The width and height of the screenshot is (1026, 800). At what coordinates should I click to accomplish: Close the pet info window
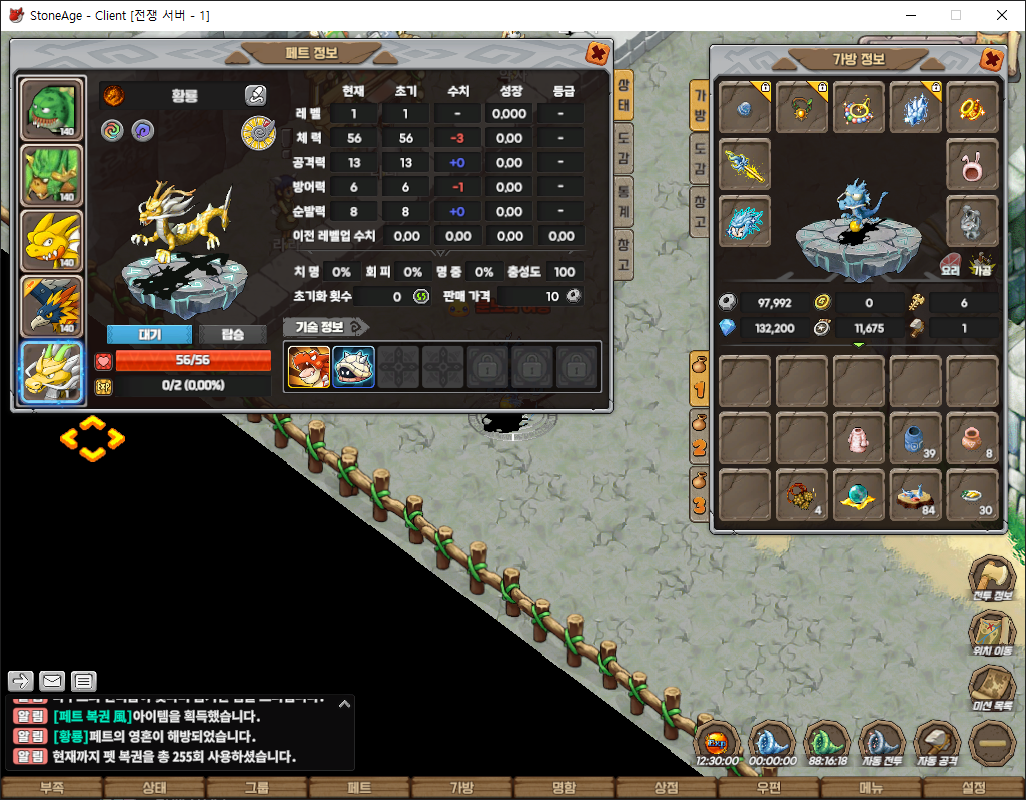597,54
